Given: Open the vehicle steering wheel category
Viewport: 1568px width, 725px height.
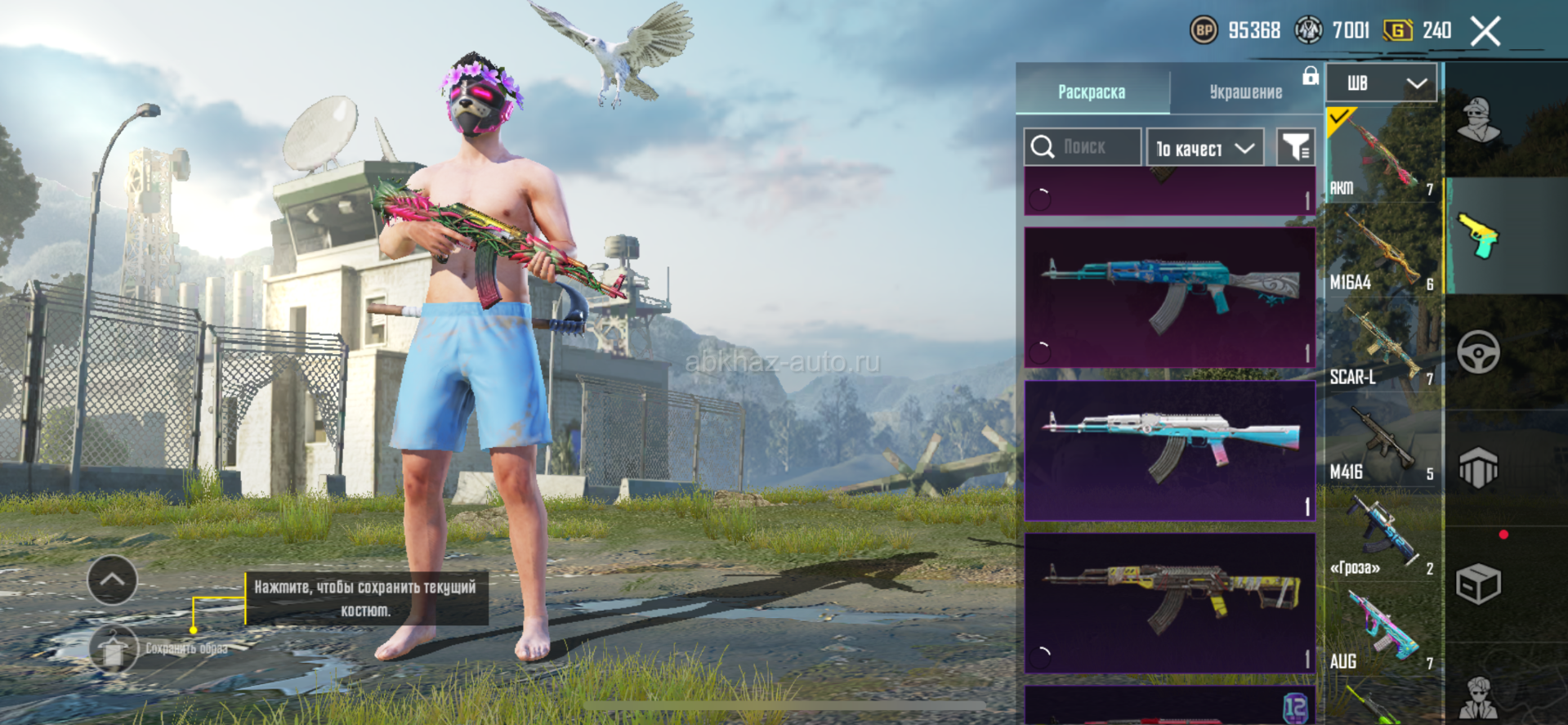Looking at the screenshot, I should (1478, 352).
